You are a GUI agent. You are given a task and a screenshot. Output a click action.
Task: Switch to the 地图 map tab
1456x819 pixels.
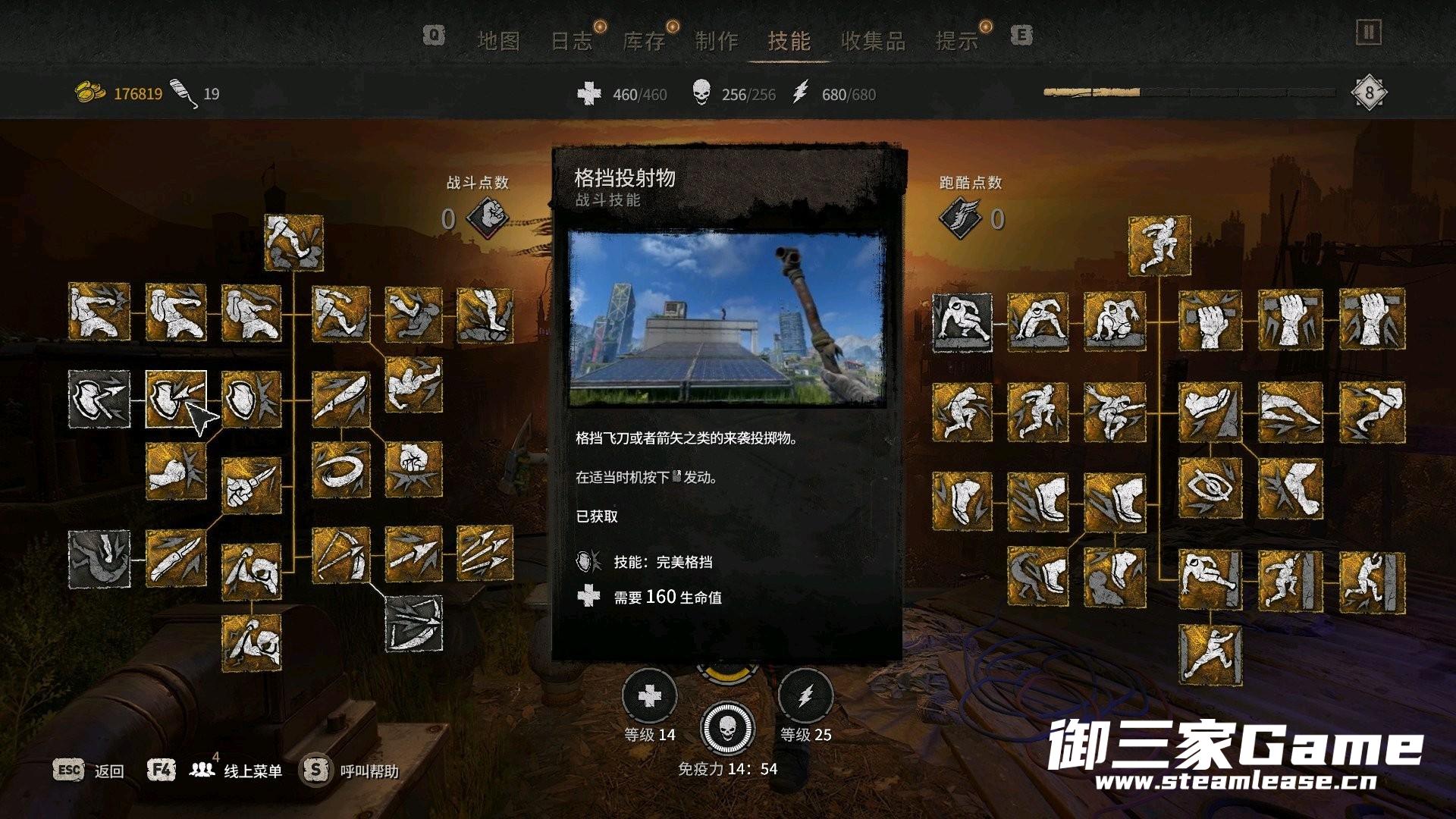498,41
